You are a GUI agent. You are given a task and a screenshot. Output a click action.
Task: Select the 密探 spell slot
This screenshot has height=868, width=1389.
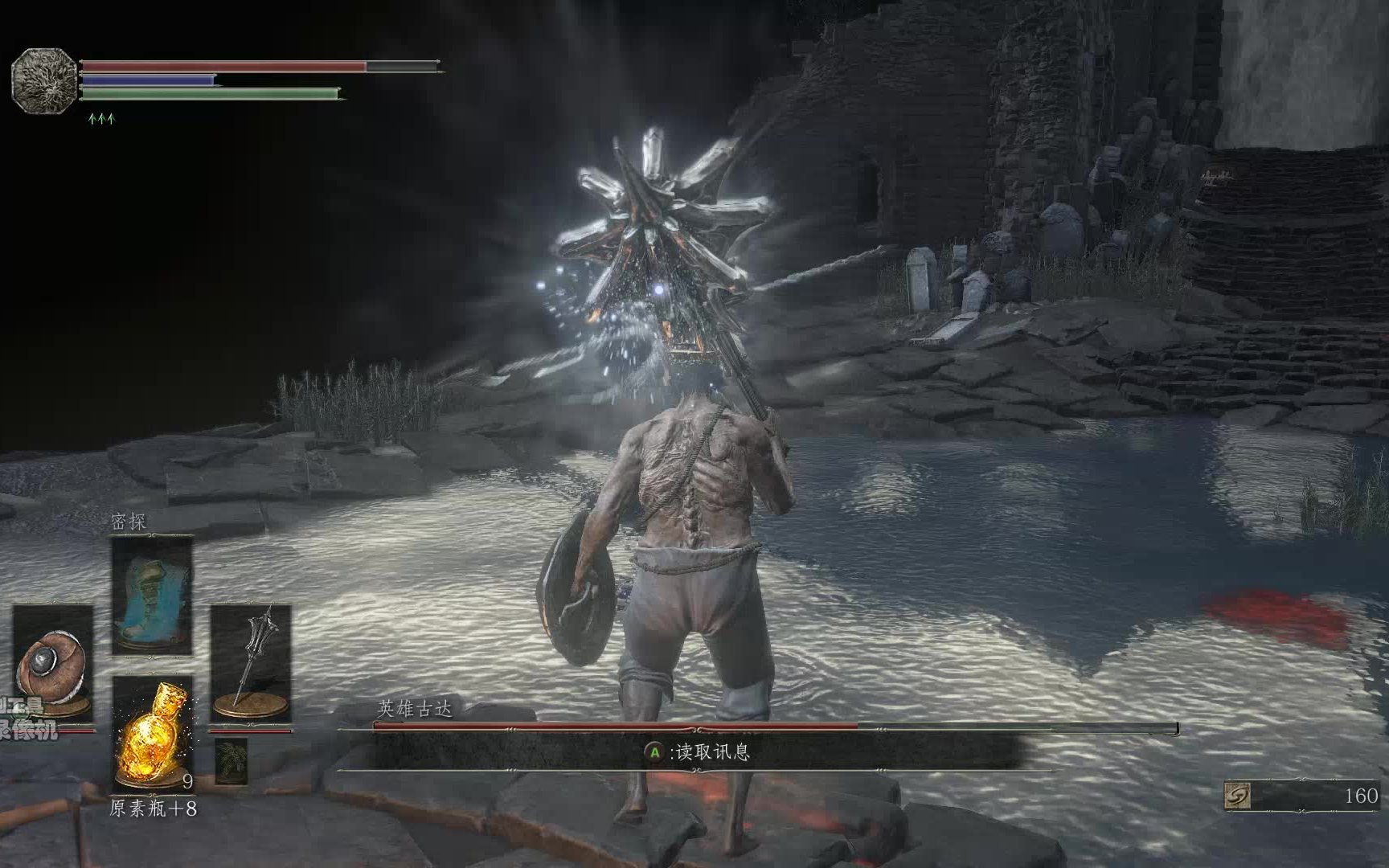[x=152, y=596]
